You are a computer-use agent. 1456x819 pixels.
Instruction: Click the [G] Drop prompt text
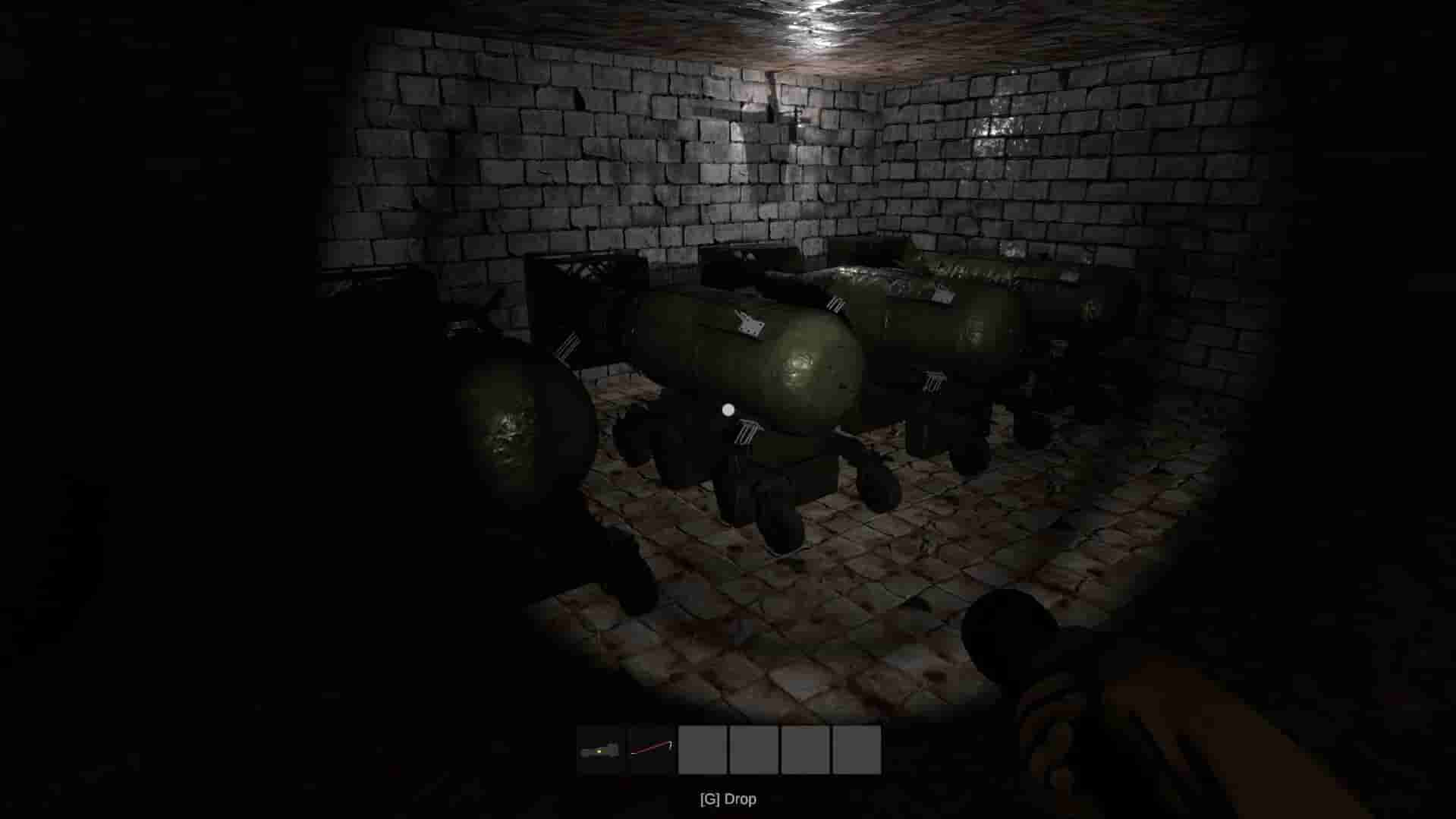(728, 799)
